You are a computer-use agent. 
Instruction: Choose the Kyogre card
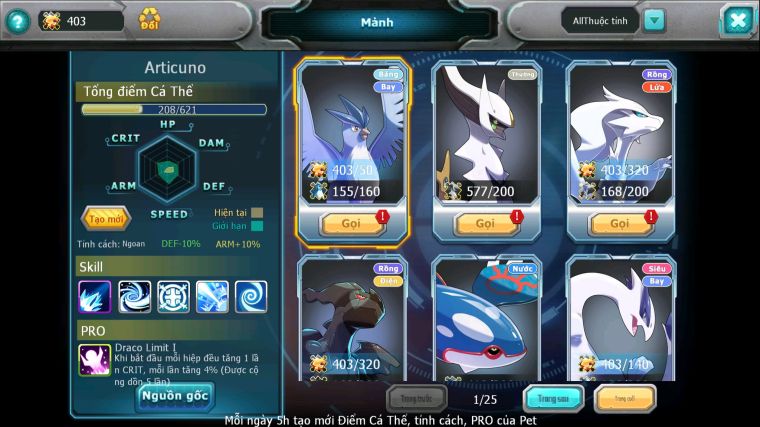[486, 318]
